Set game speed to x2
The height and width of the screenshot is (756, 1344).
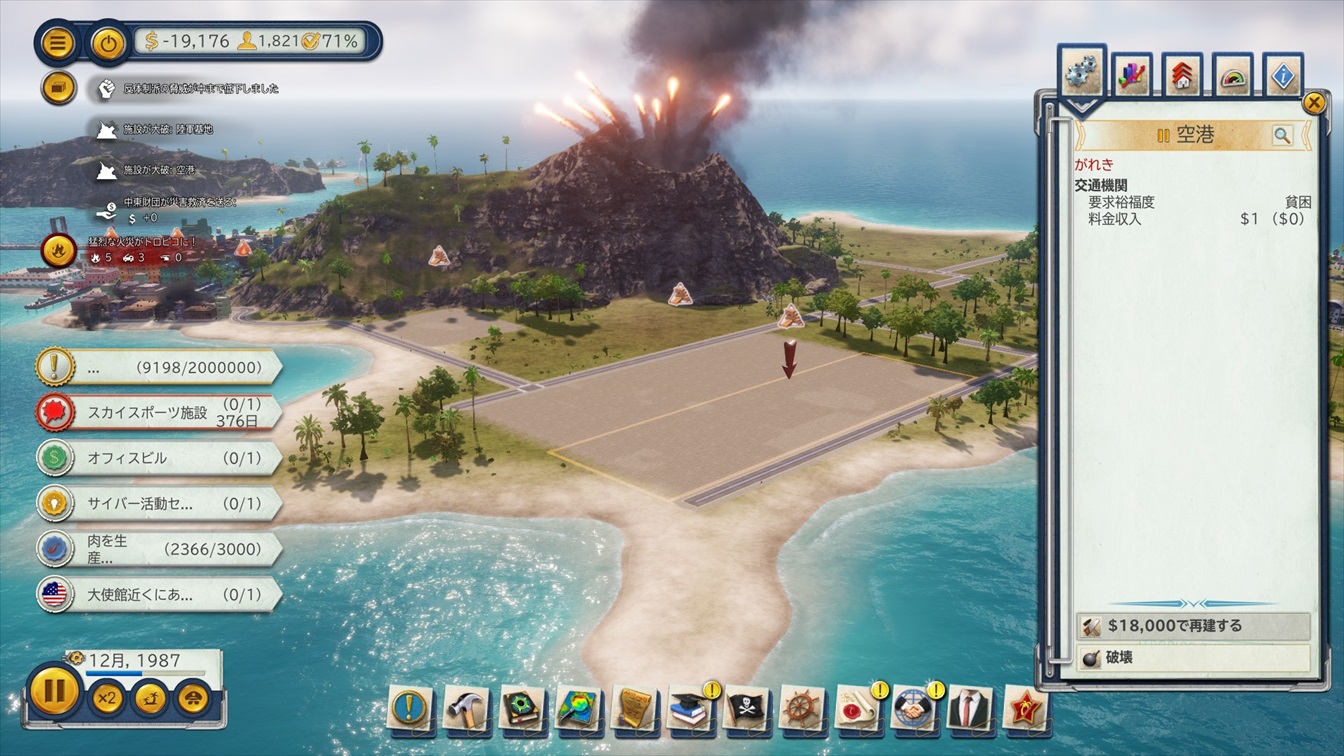(x=108, y=697)
